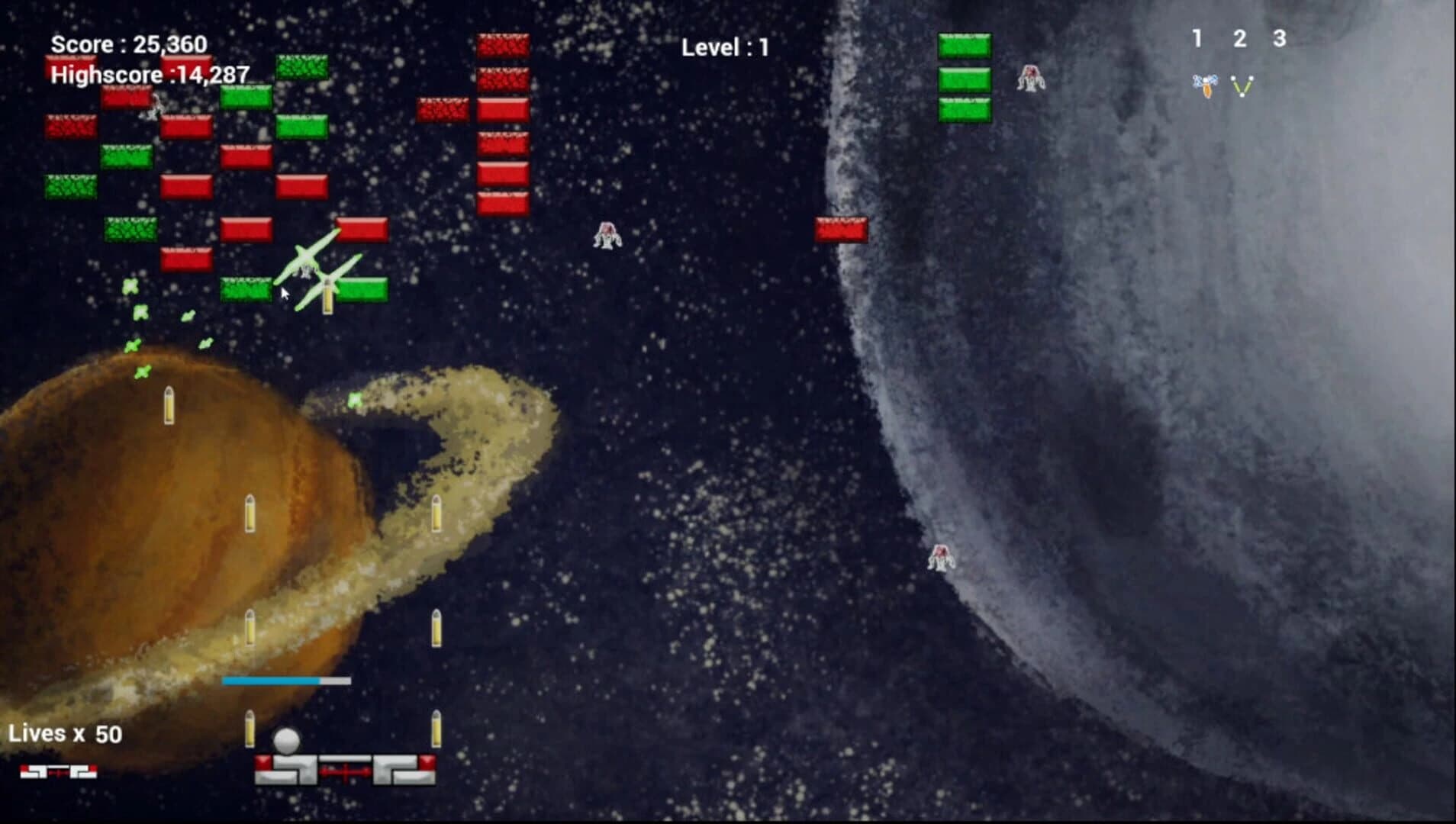The height and width of the screenshot is (824, 1456).
Task: Select the red brick near the moon
Action: click(x=842, y=229)
